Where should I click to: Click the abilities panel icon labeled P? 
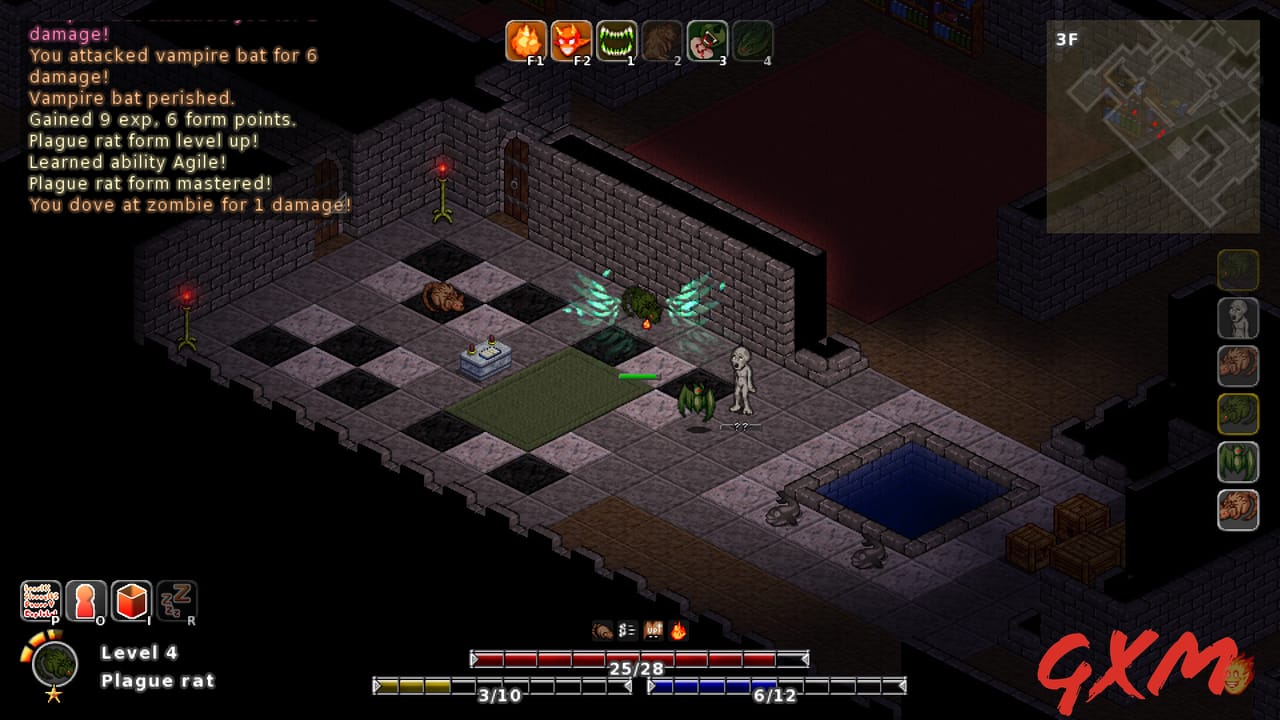click(40, 598)
